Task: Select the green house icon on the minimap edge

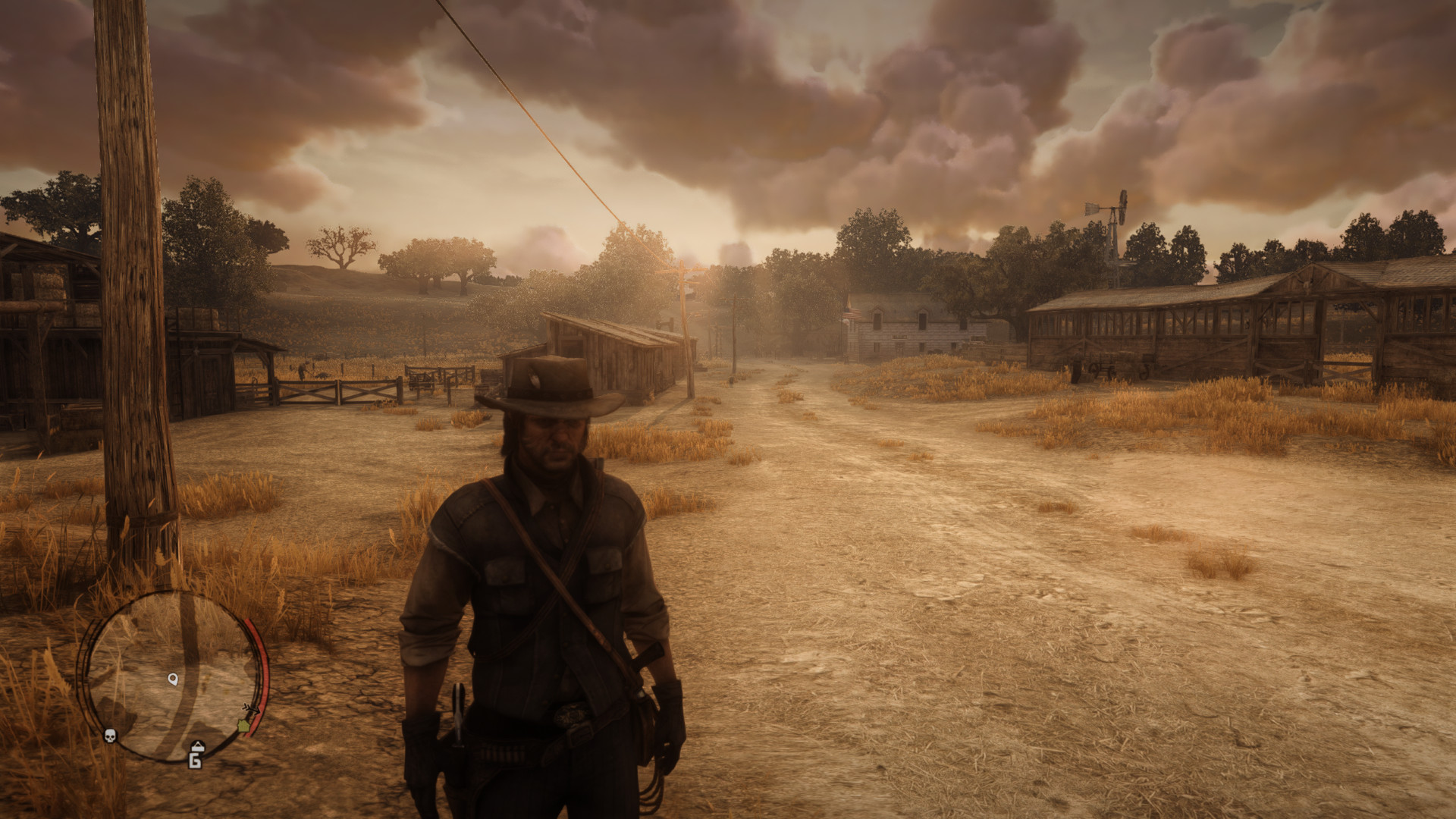Action: (x=243, y=726)
